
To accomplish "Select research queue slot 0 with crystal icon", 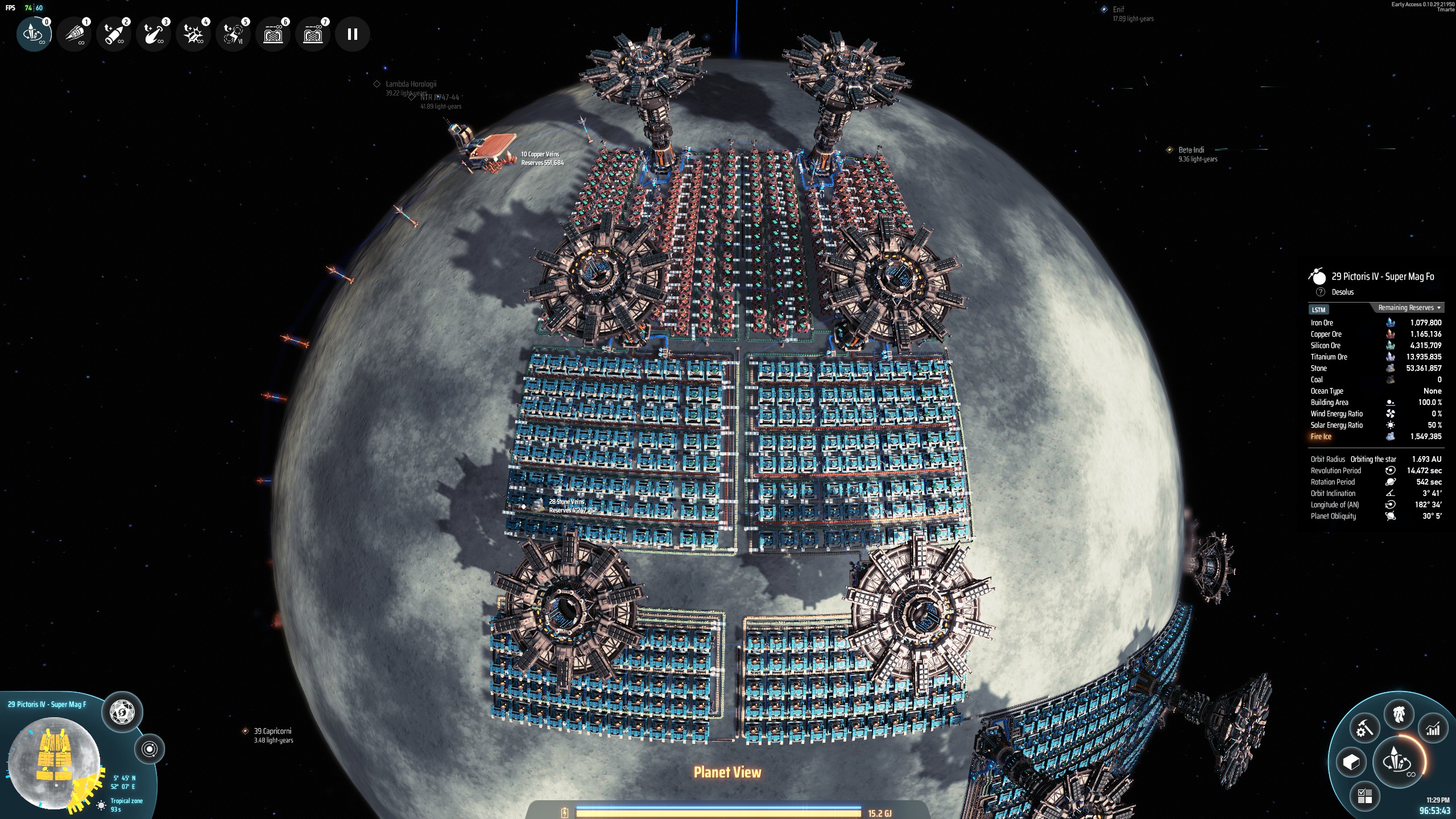I will pos(34,34).
